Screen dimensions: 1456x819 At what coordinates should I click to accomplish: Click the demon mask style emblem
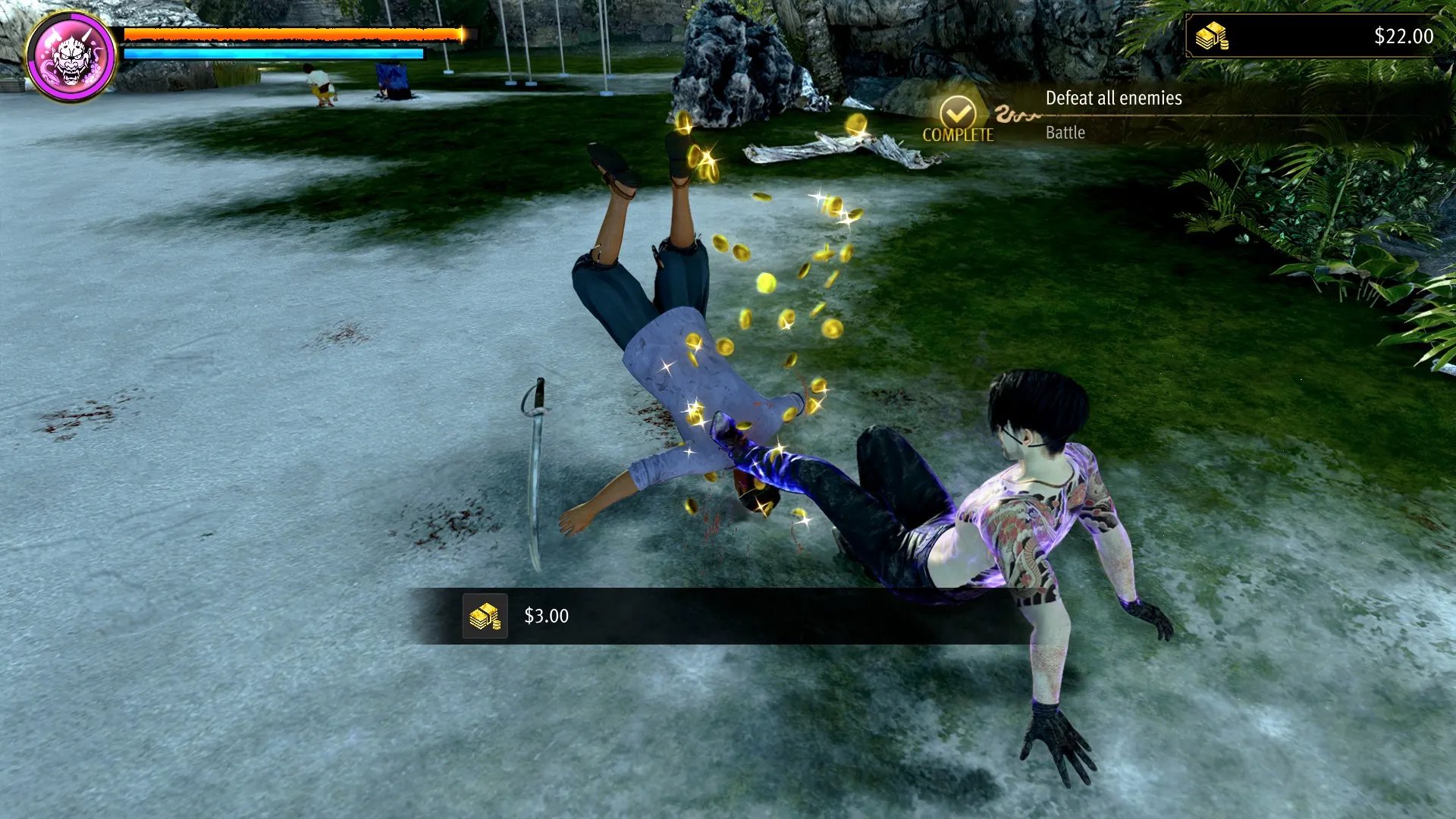pyautogui.click(x=71, y=57)
